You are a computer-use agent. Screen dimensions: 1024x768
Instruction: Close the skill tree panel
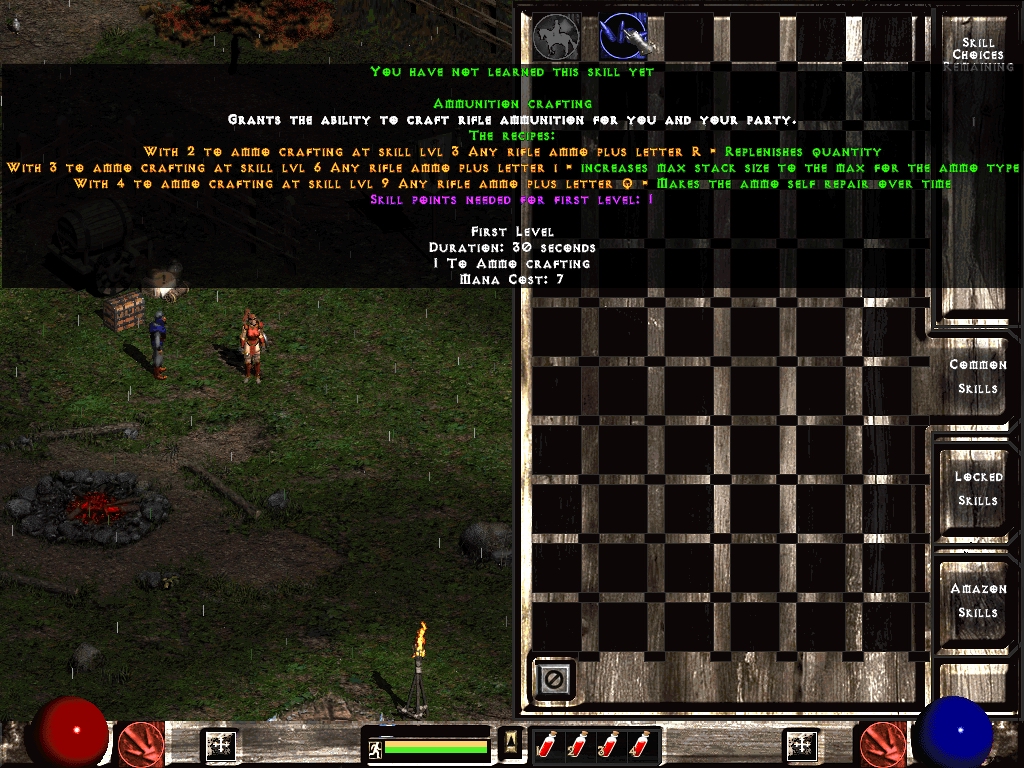click(553, 680)
